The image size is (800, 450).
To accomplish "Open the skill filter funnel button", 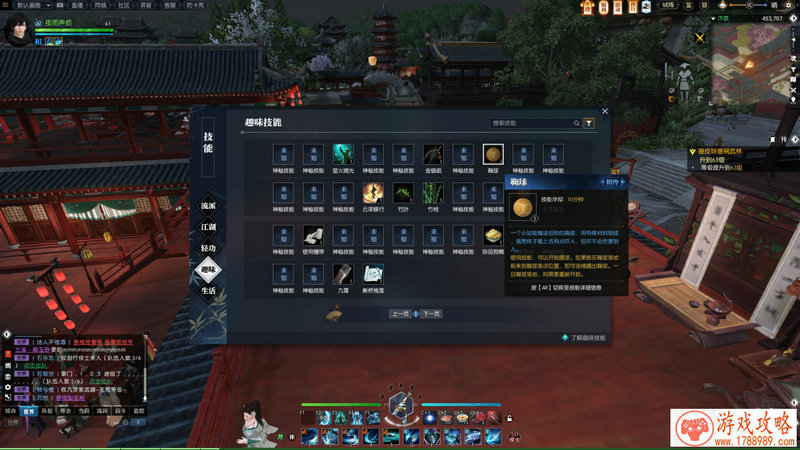I will click(x=589, y=123).
